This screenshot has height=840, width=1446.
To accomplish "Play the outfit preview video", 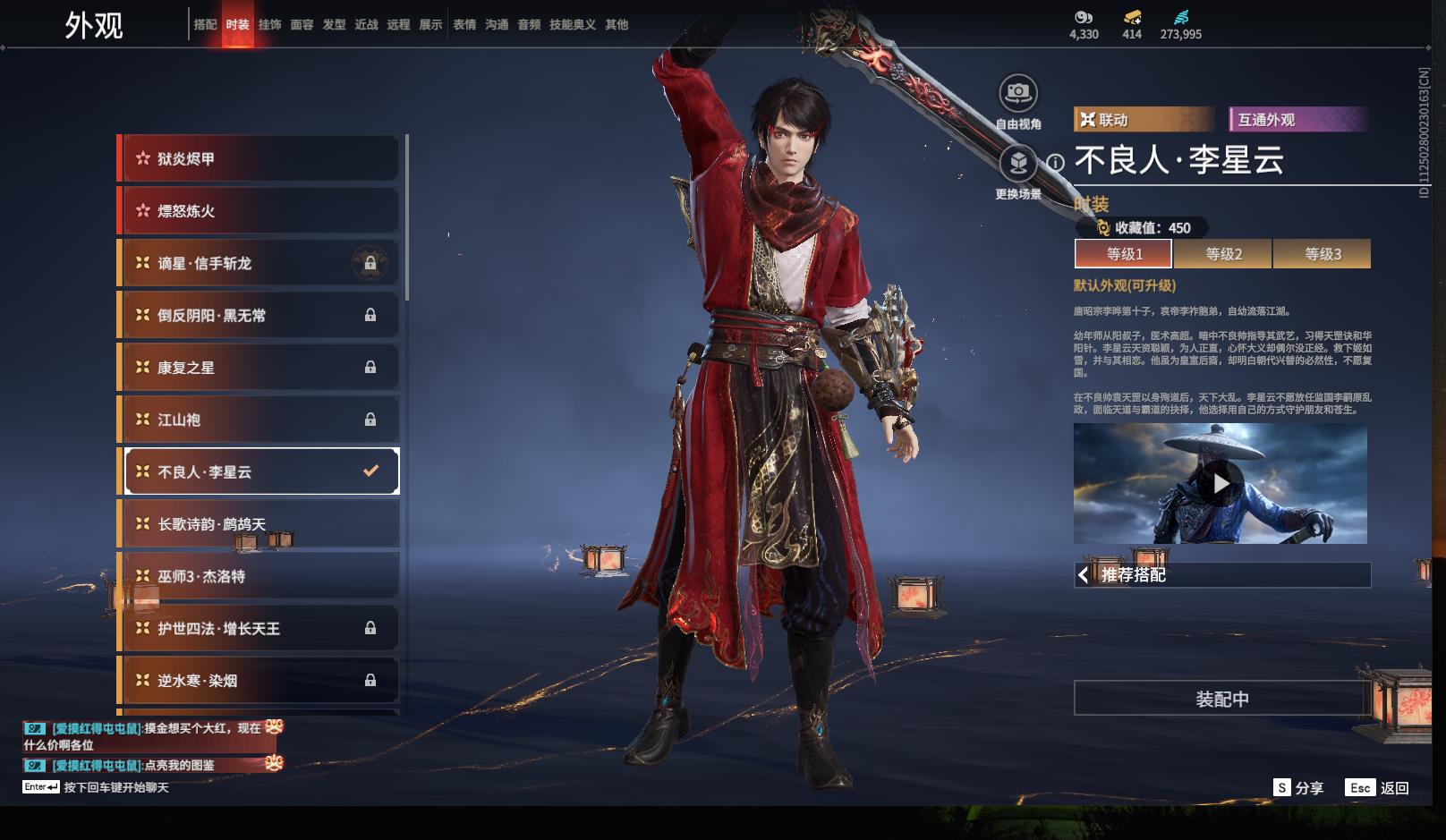I will [x=1221, y=483].
